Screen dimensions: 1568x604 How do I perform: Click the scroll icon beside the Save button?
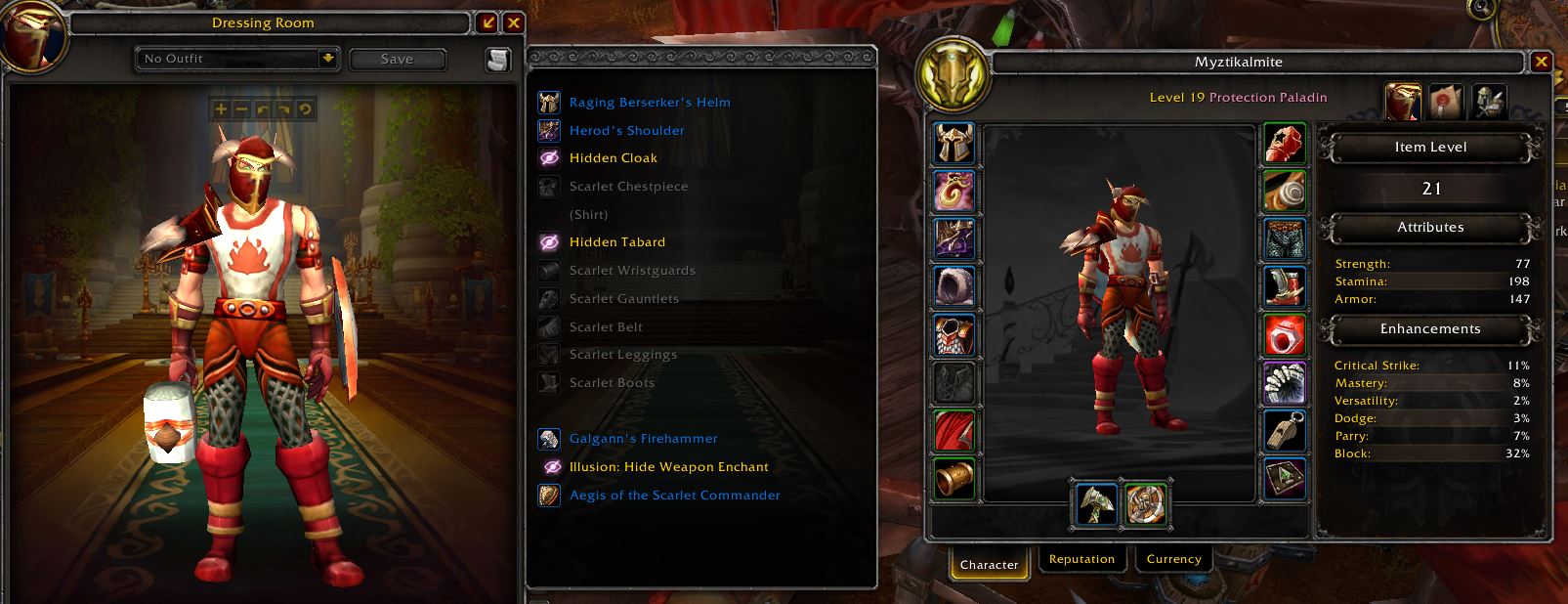(498, 60)
